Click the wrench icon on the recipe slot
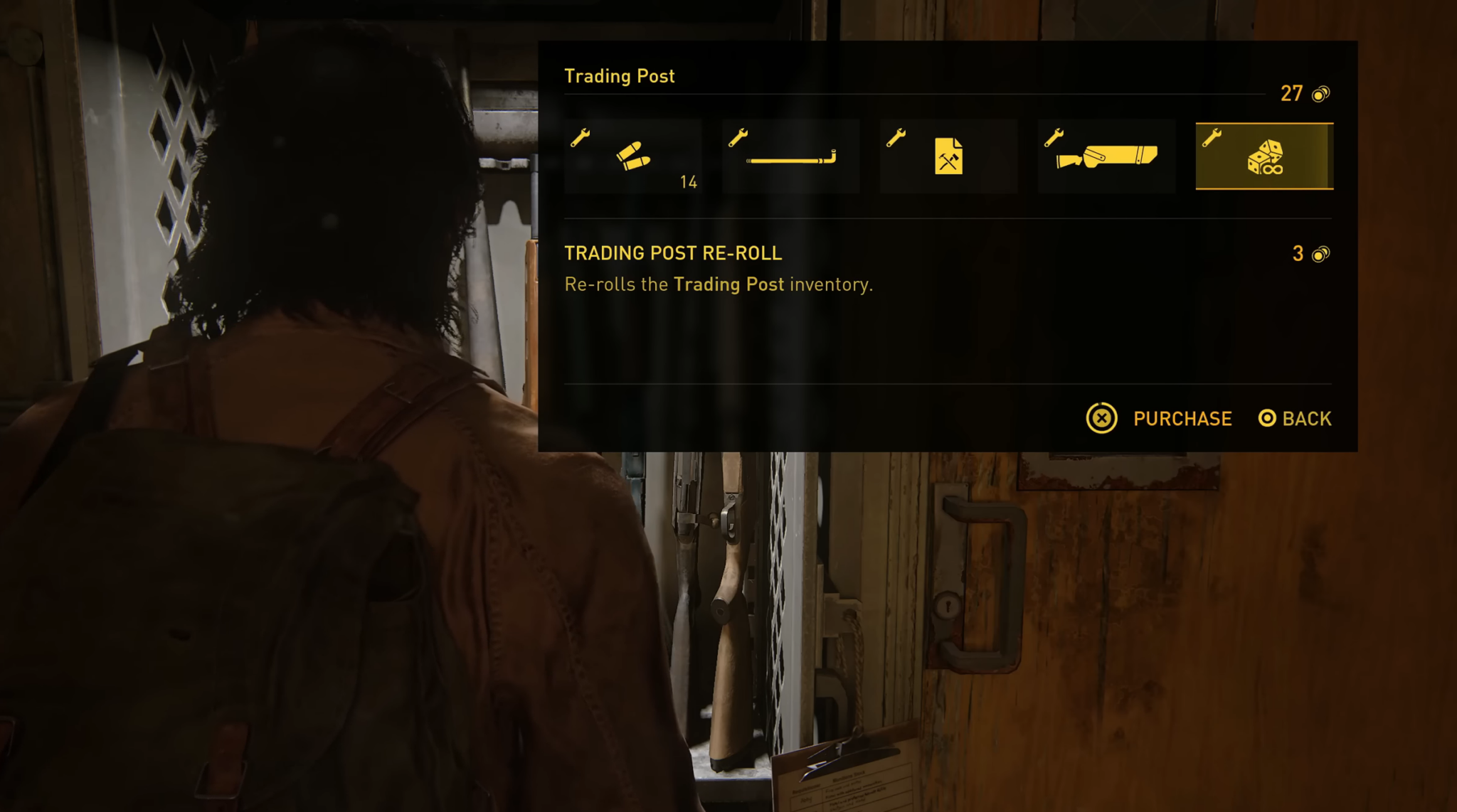 (896, 137)
